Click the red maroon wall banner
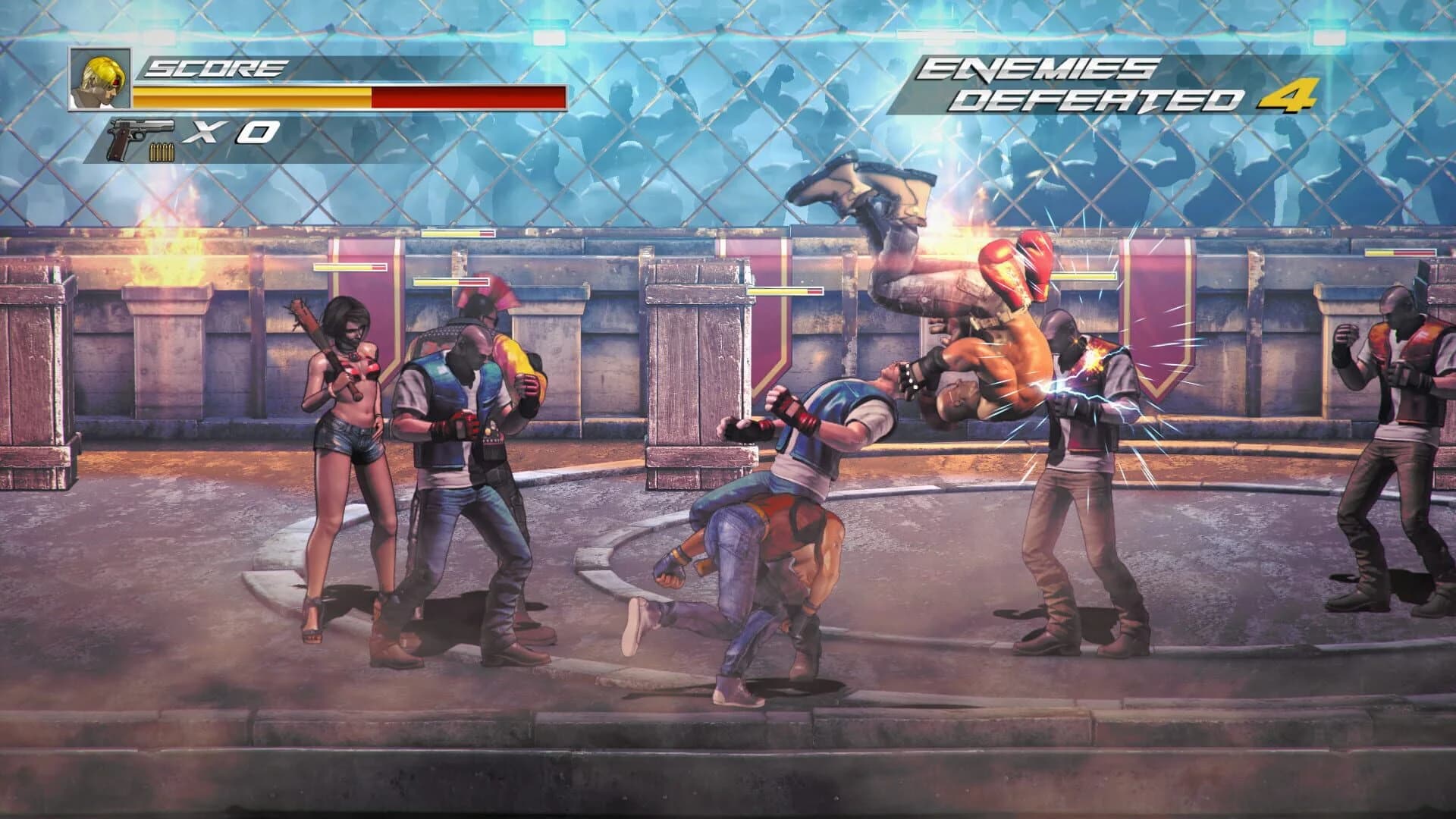The height and width of the screenshot is (819, 1456). [x=1160, y=318]
